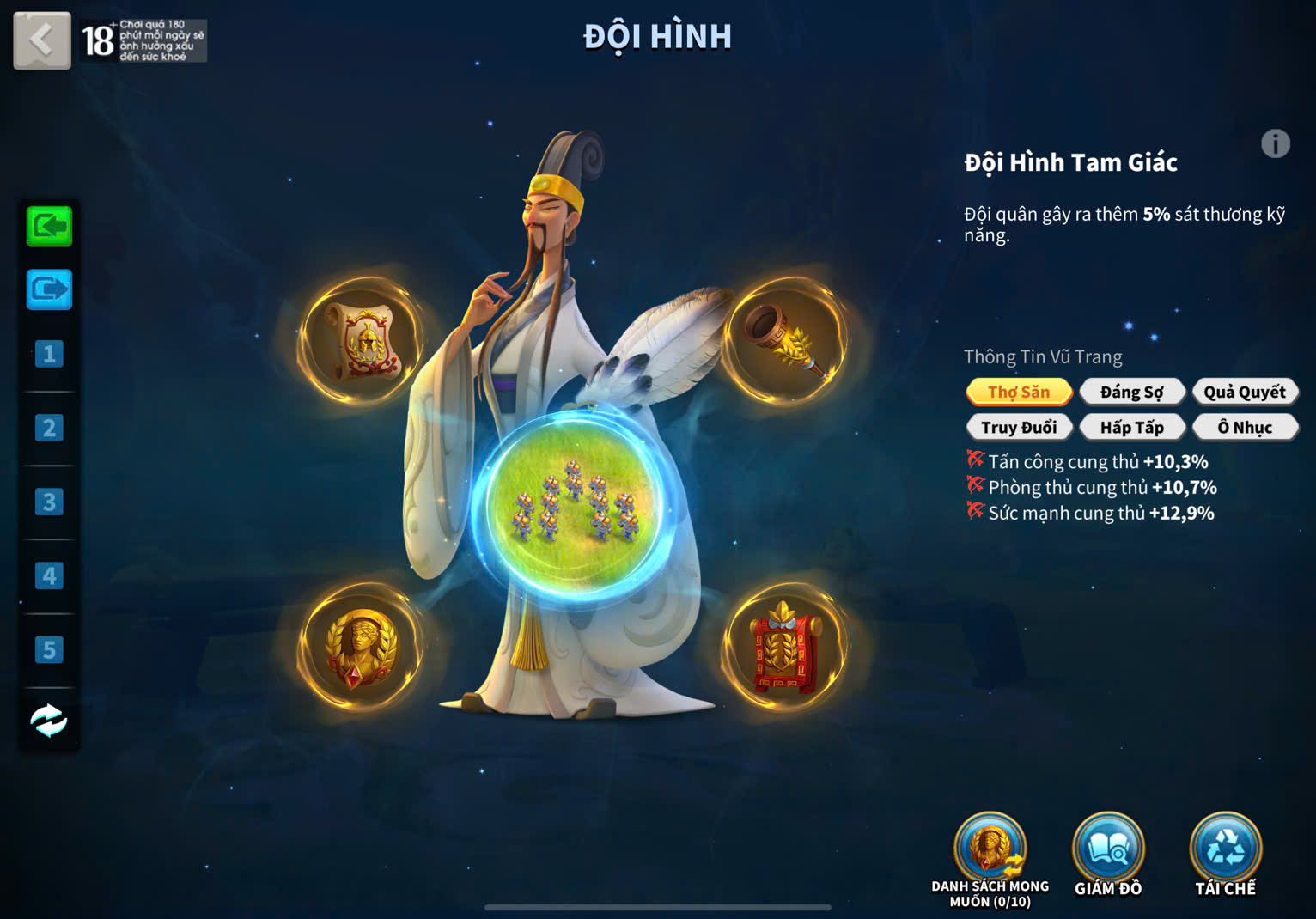Switch to preset slot 3
The image size is (1316, 919).
pyautogui.click(x=49, y=502)
